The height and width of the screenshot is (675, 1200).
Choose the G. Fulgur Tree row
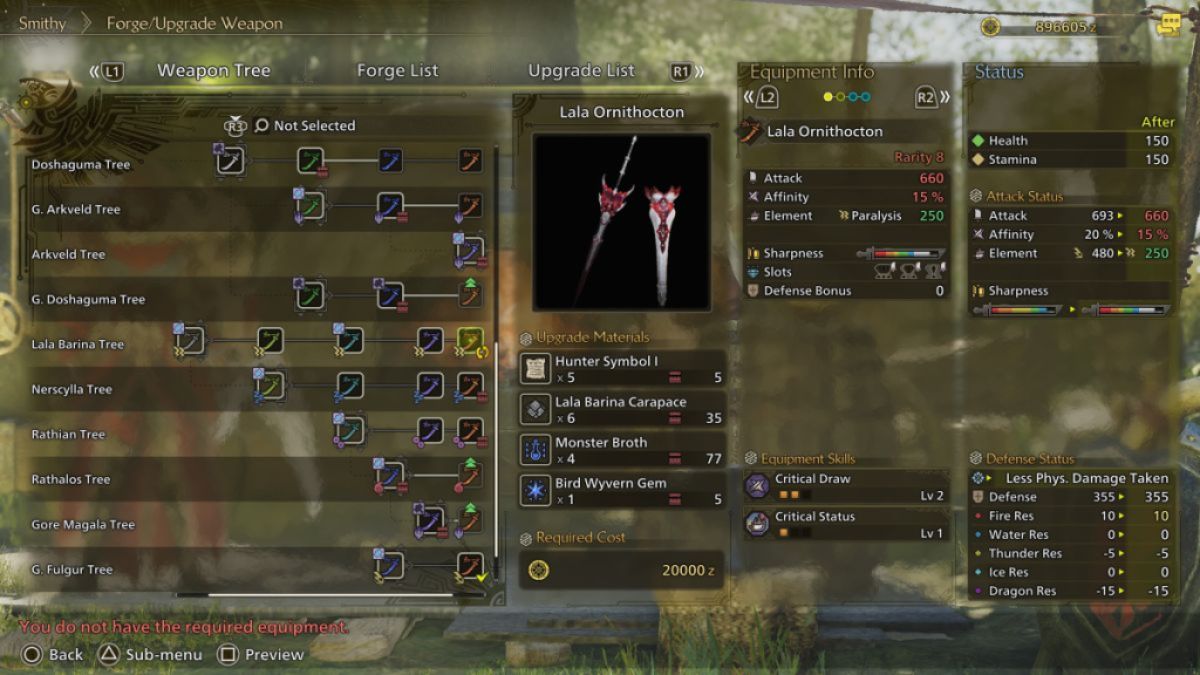pyautogui.click(x=72, y=569)
